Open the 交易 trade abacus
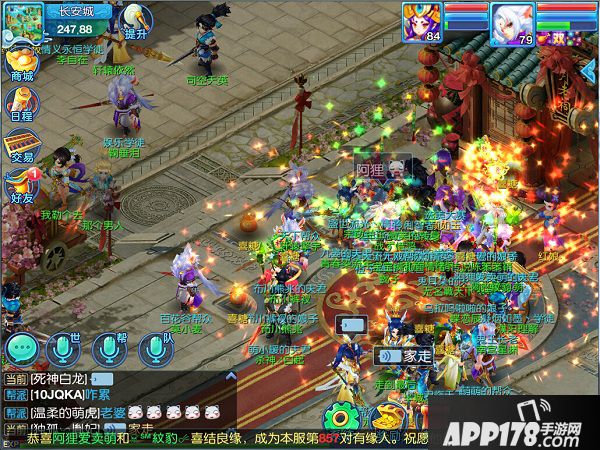Viewport: 600px width, 450px height. pyautogui.click(x=21, y=145)
